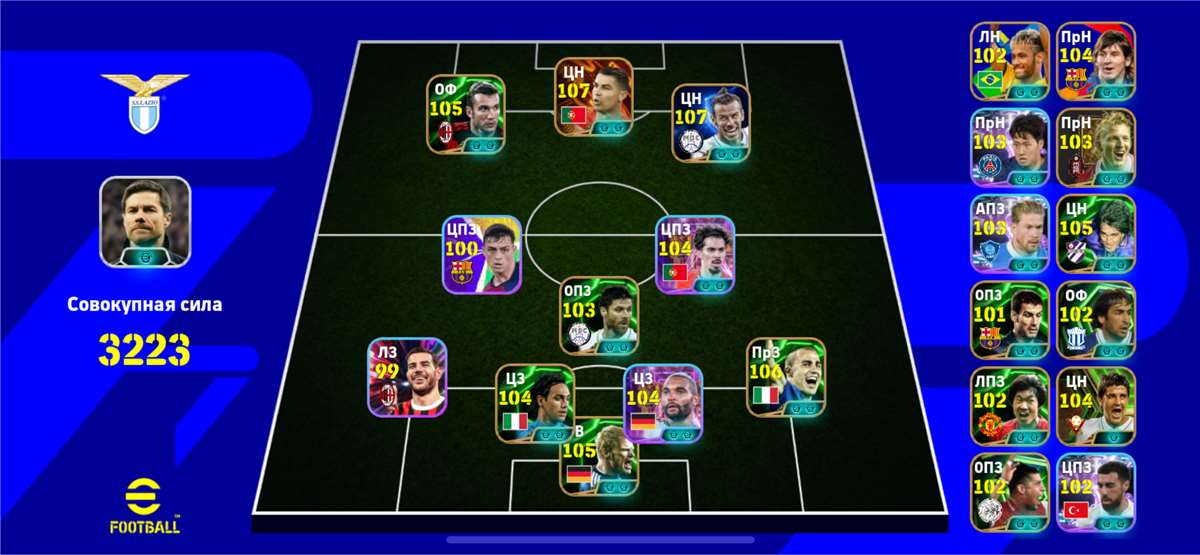Viewport: 1200px width, 555px height.
Task: Pick the ЦПЗ 104 card with Portugal flag
Action: coord(695,254)
